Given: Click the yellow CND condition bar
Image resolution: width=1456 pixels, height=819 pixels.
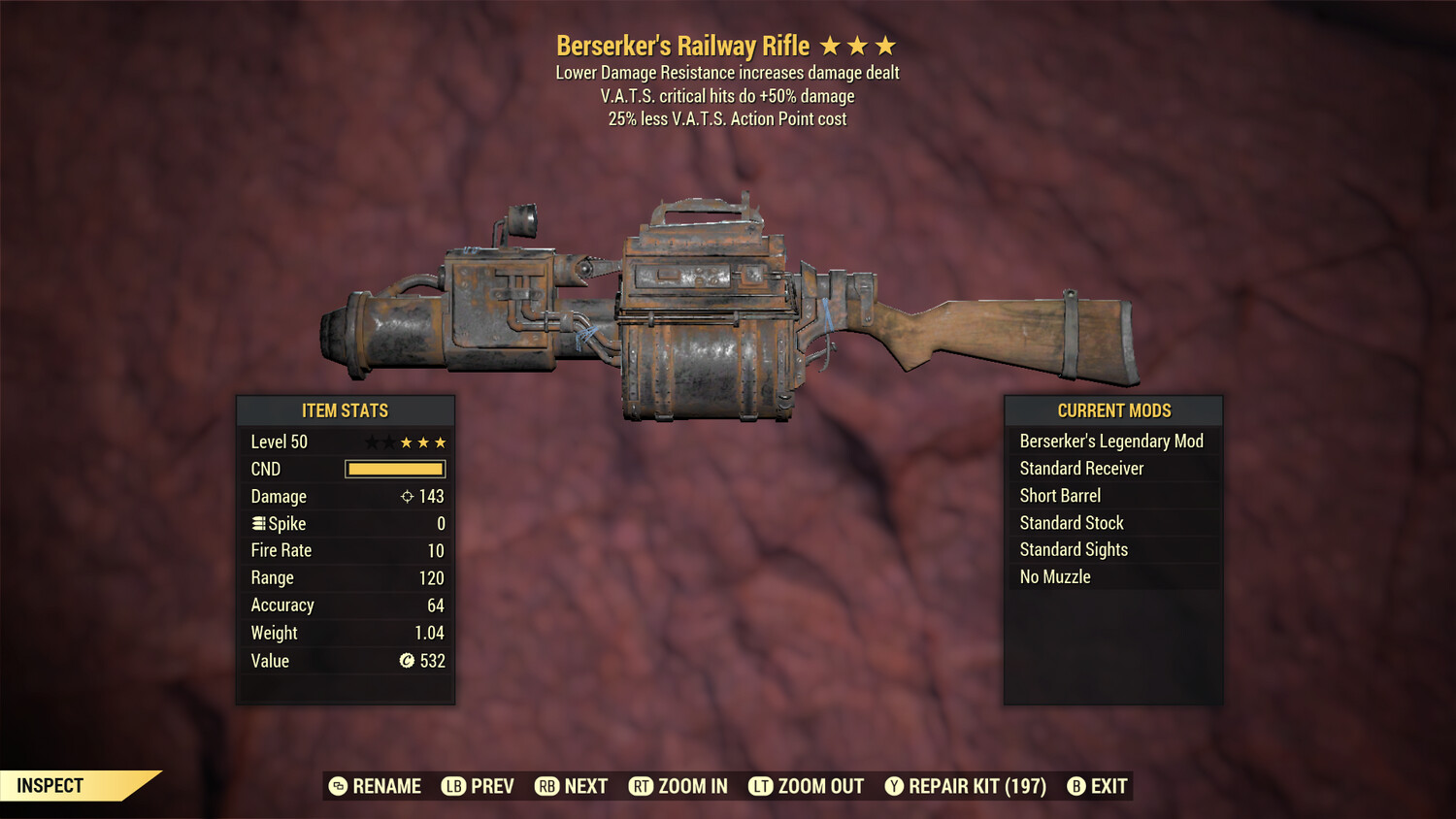Looking at the screenshot, I should (393, 469).
